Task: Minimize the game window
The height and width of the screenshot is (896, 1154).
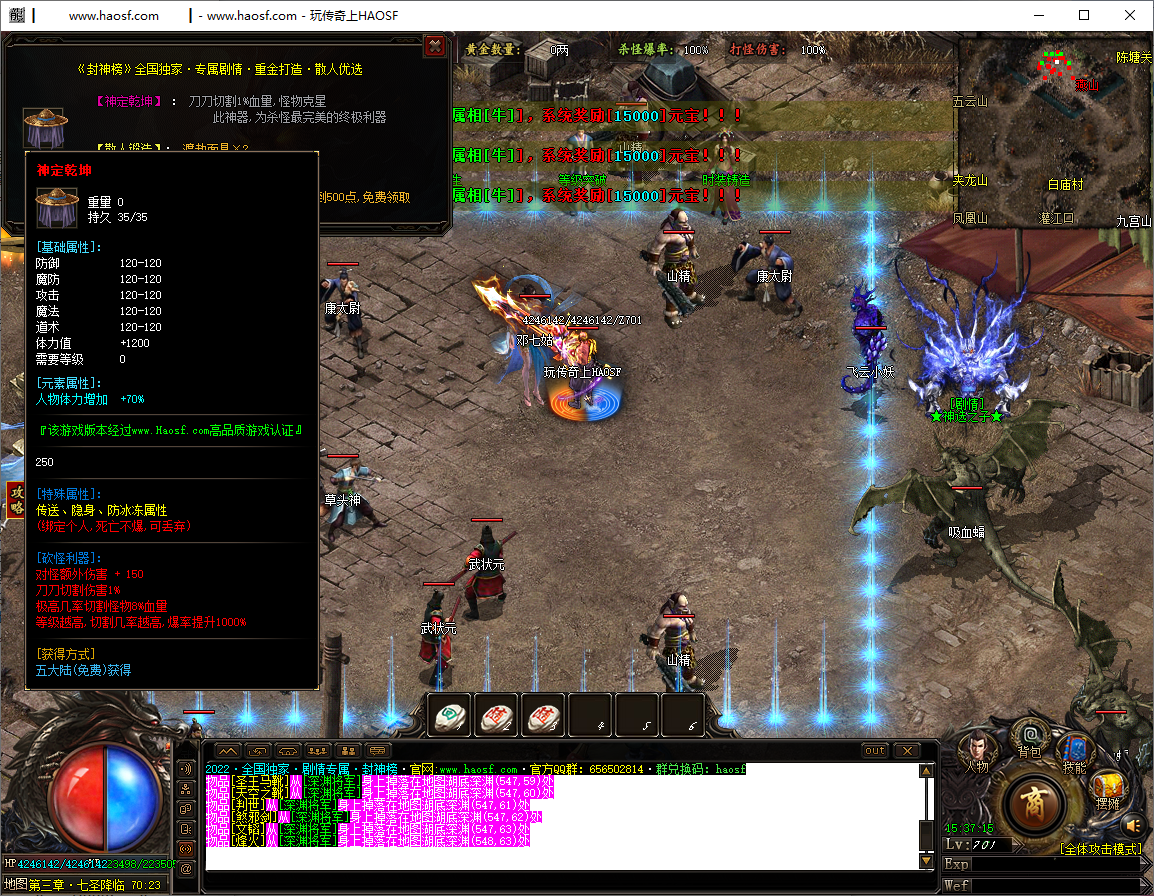Action: pyautogui.click(x=1038, y=15)
